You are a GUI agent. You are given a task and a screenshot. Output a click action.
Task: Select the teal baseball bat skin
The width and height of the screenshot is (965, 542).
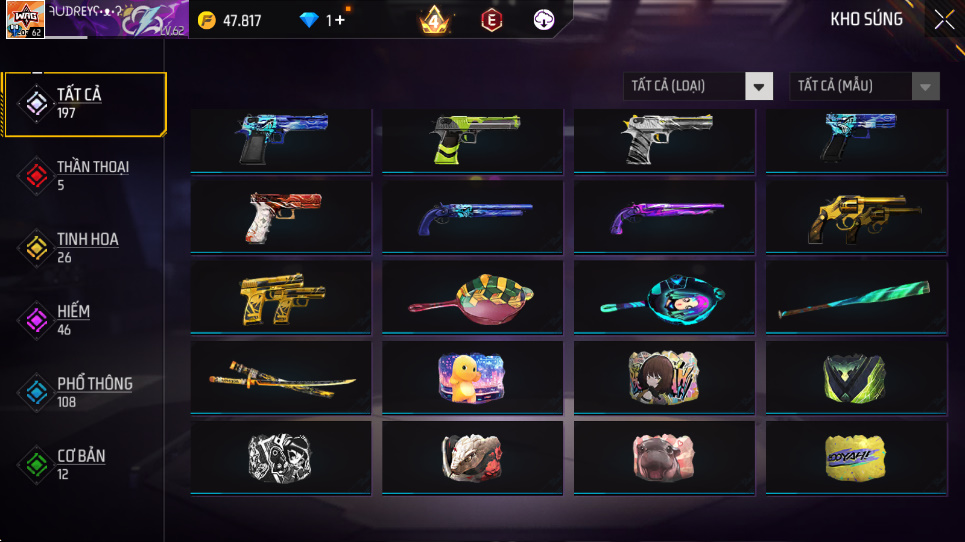[857, 297]
